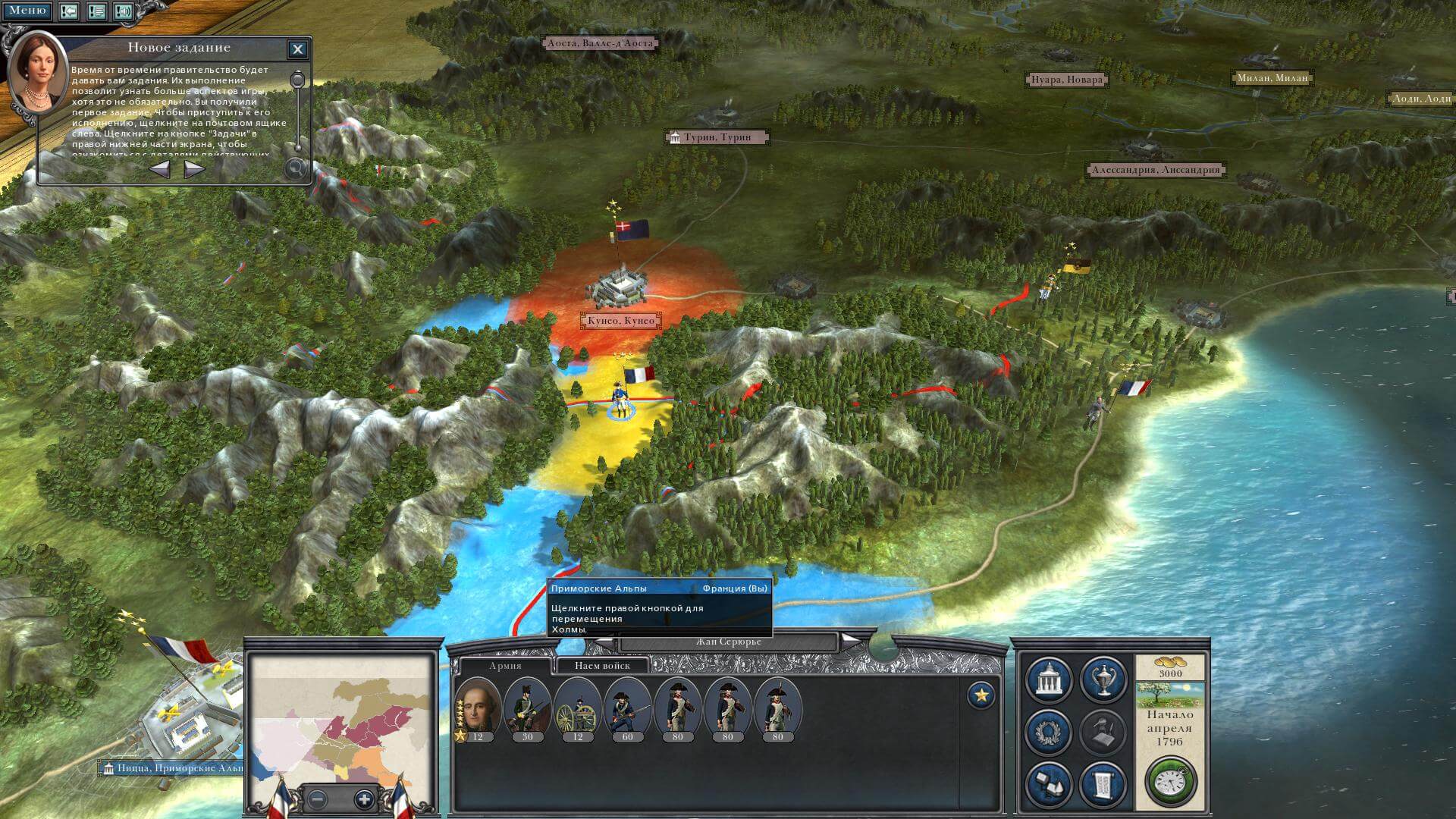The width and height of the screenshot is (1456, 819).
Task: Open the Меню button
Action: click(x=27, y=11)
